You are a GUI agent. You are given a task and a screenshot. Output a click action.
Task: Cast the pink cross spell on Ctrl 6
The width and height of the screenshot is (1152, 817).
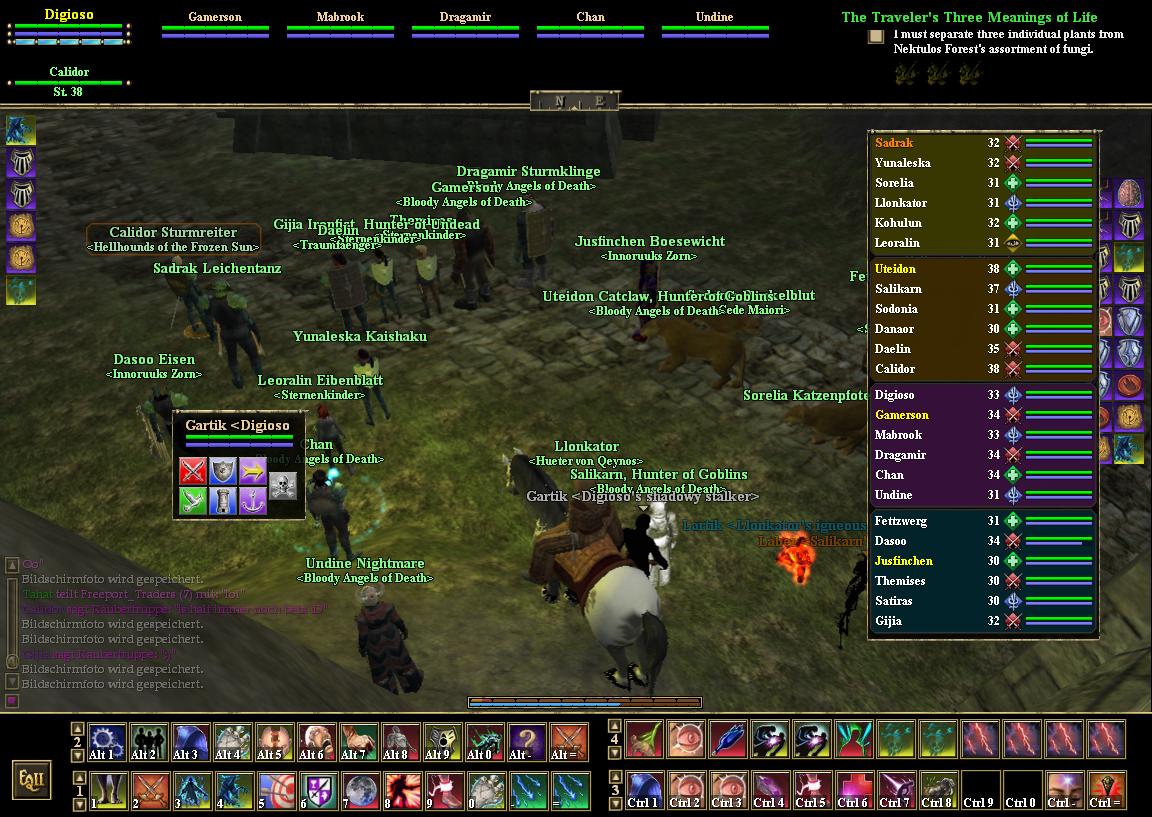(853, 790)
